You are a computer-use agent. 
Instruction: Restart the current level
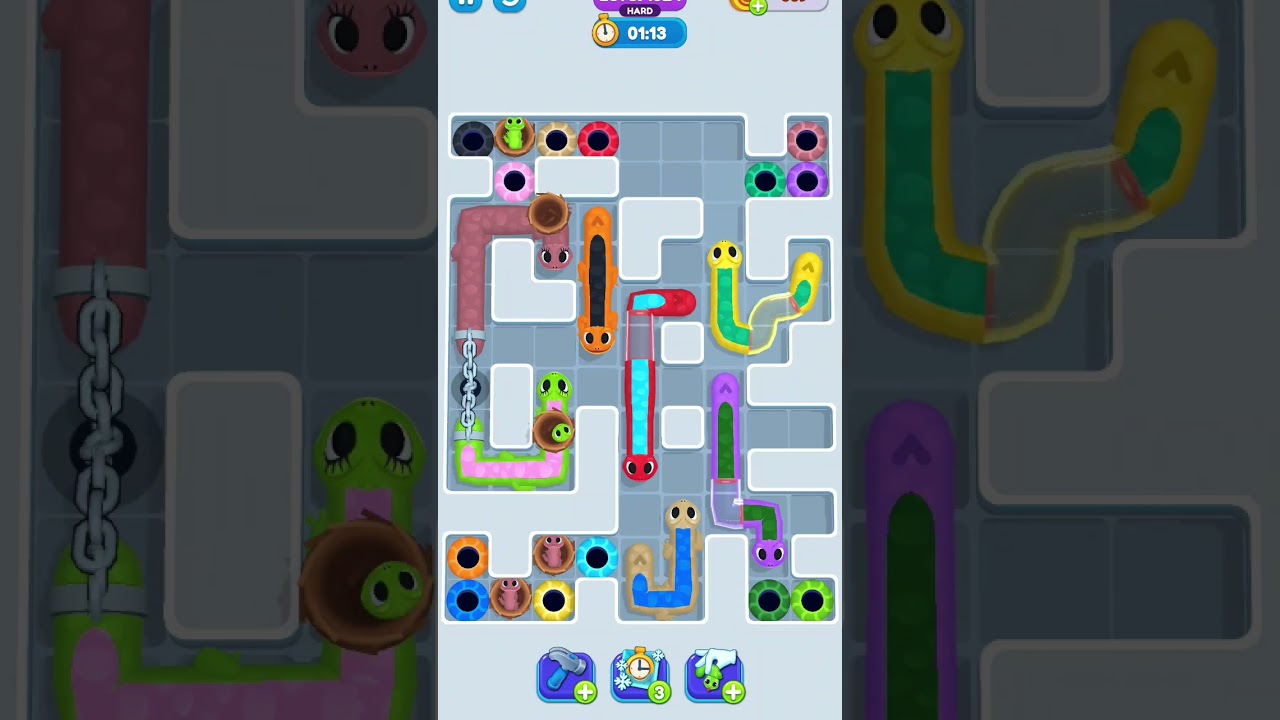(x=508, y=5)
